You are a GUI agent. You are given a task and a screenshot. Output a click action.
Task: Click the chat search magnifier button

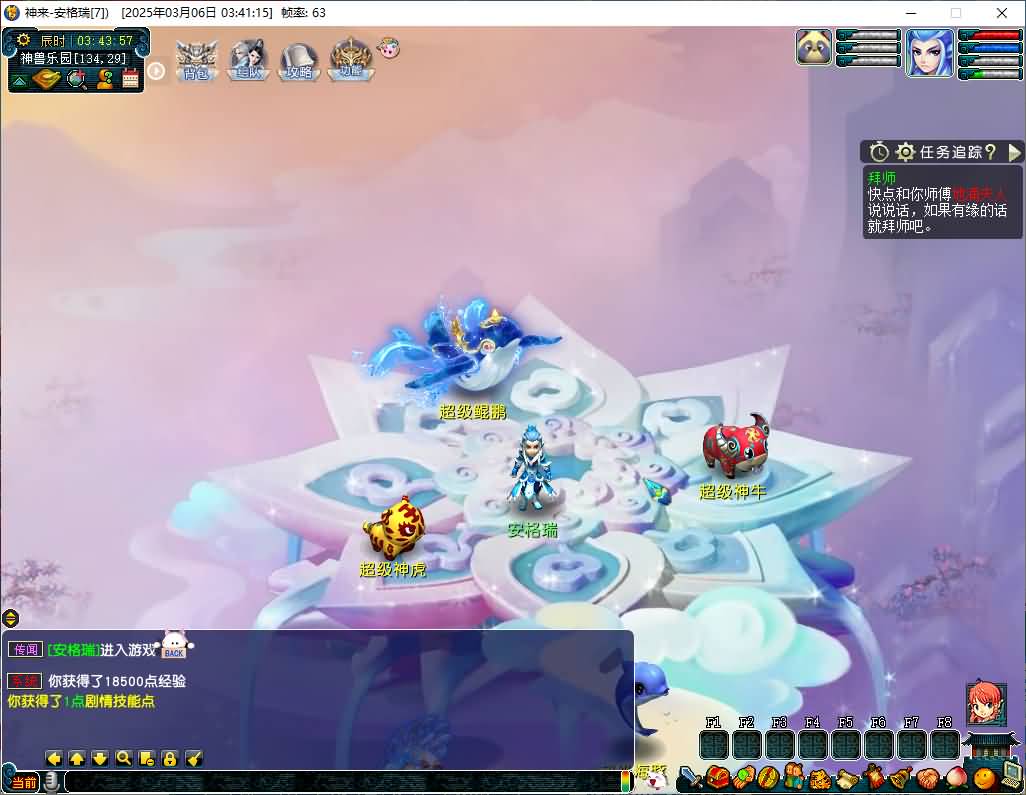123,758
